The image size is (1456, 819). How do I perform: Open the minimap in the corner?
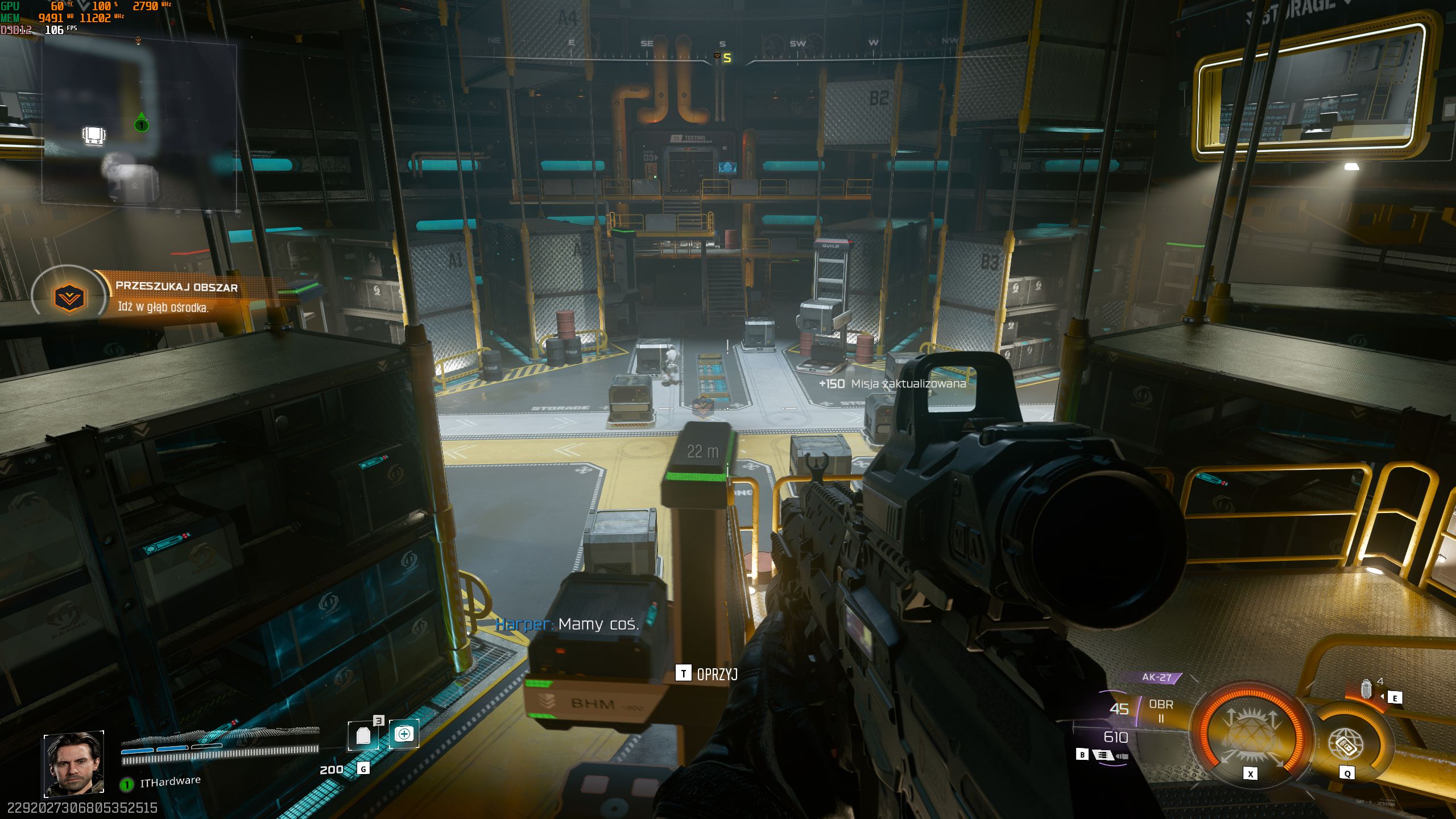(139, 126)
